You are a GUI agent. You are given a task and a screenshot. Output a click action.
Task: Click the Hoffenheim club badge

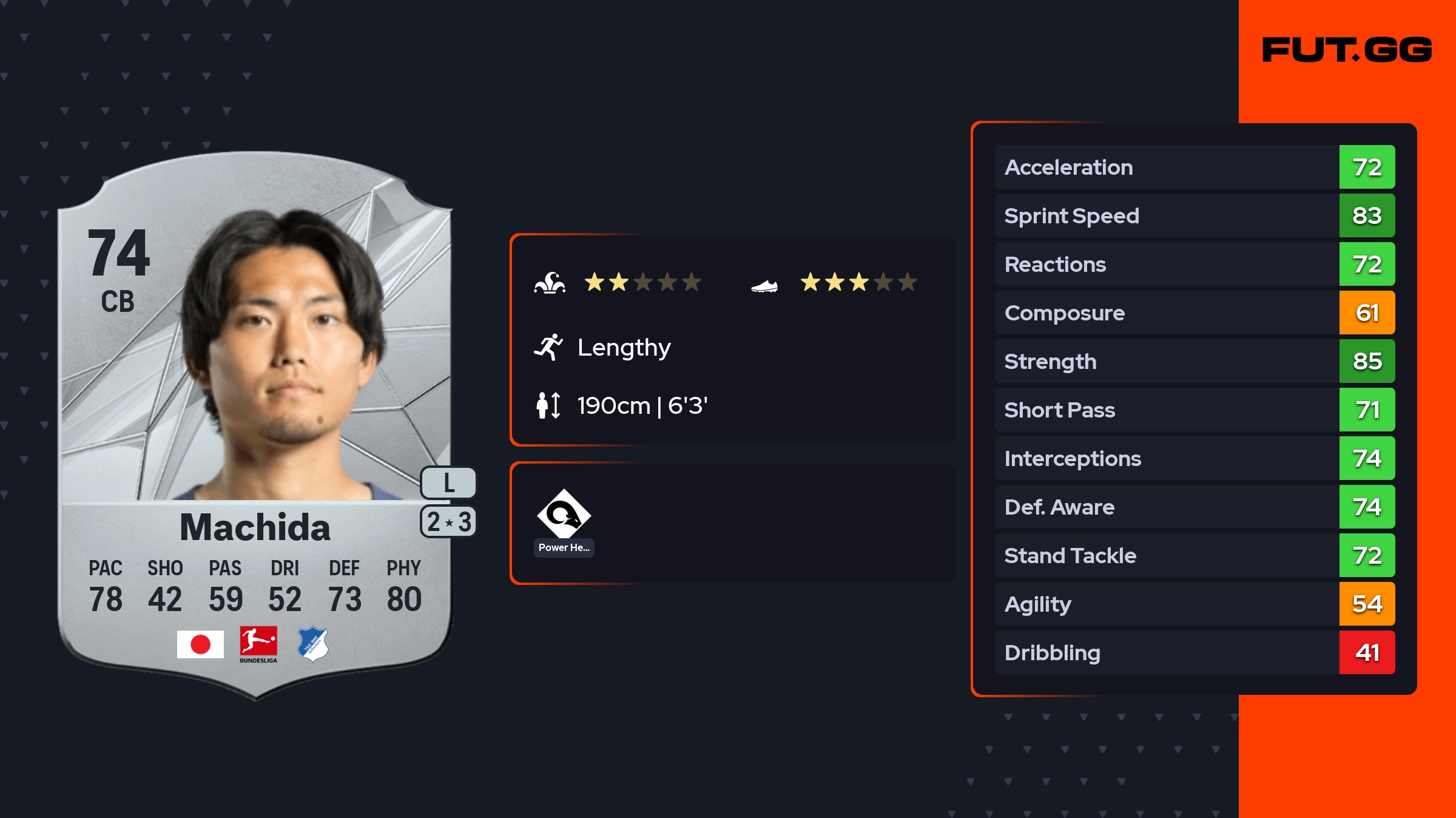coord(313,644)
